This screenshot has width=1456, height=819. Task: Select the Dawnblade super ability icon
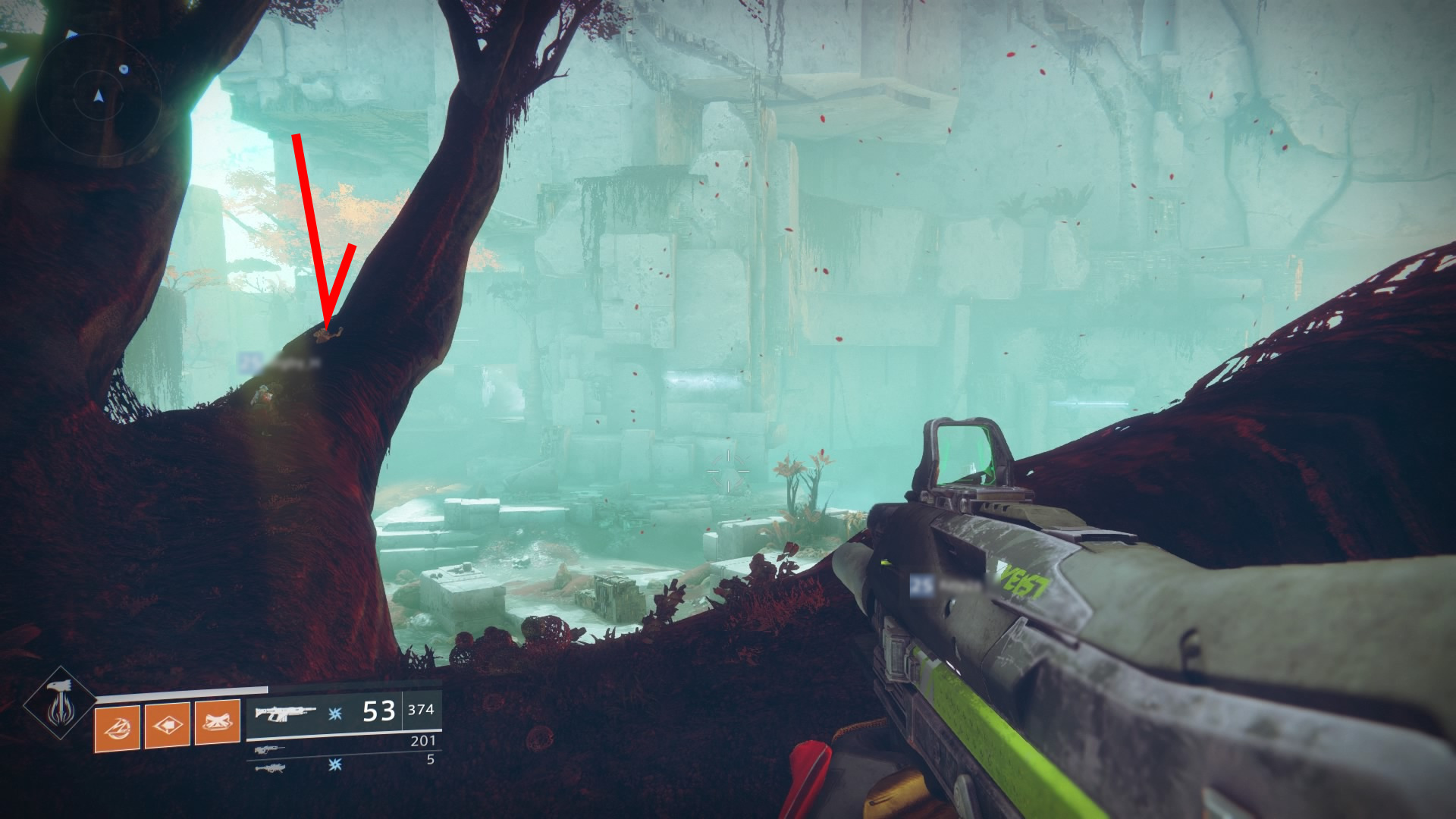[x=60, y=704]
